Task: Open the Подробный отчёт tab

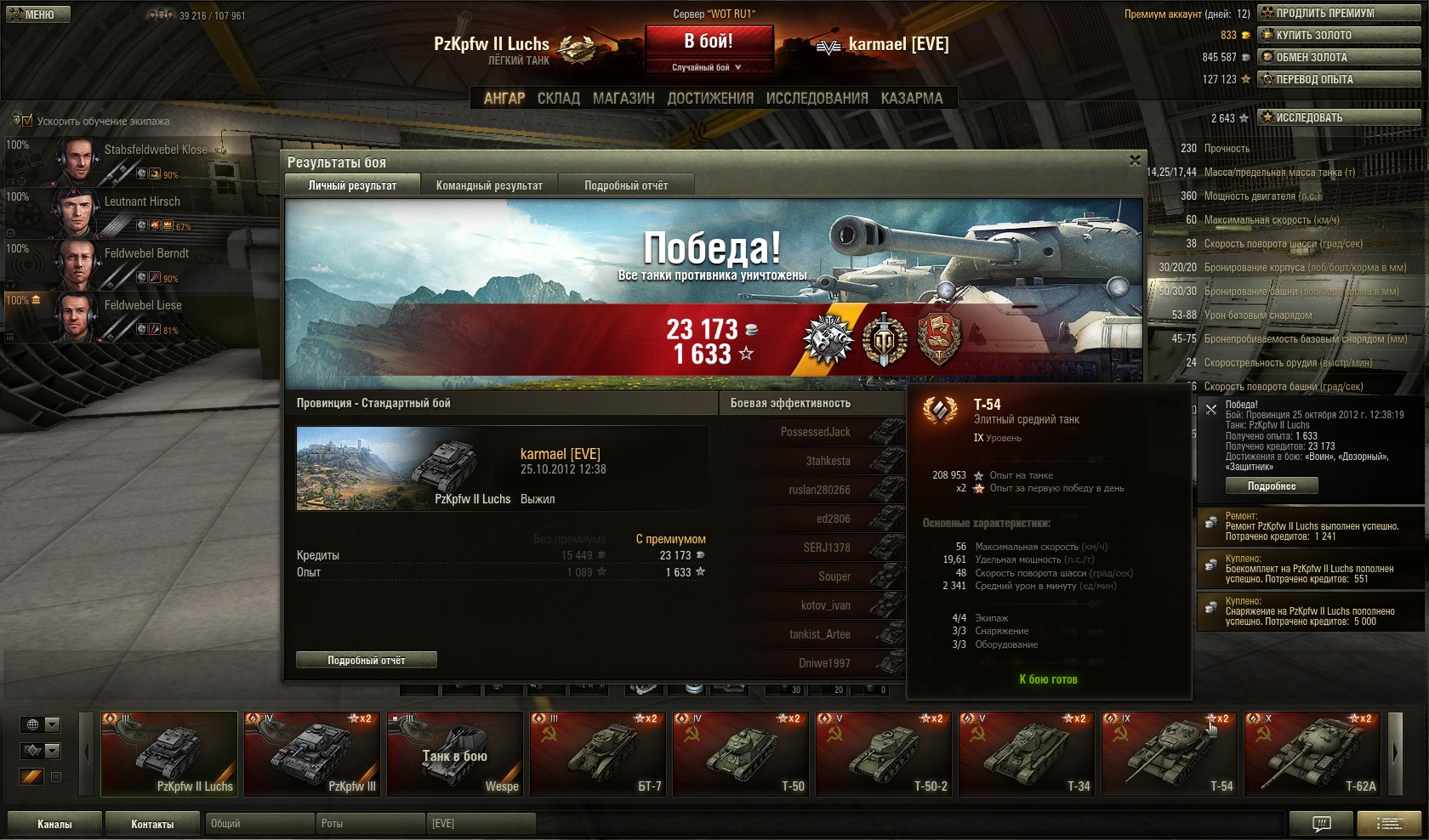Action: pyautogui.click(x=626, y=185)
